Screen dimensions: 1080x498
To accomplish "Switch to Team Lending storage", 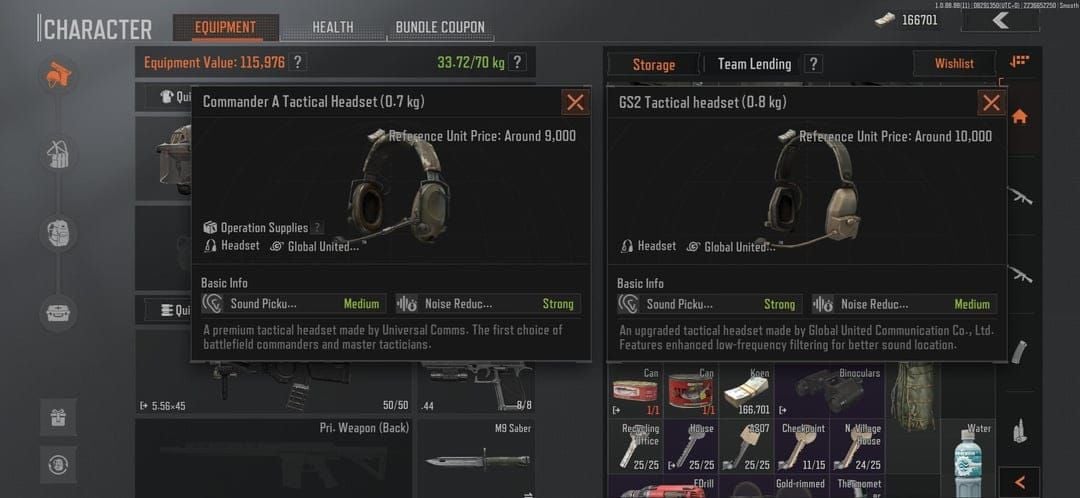I will pos(754,64).
